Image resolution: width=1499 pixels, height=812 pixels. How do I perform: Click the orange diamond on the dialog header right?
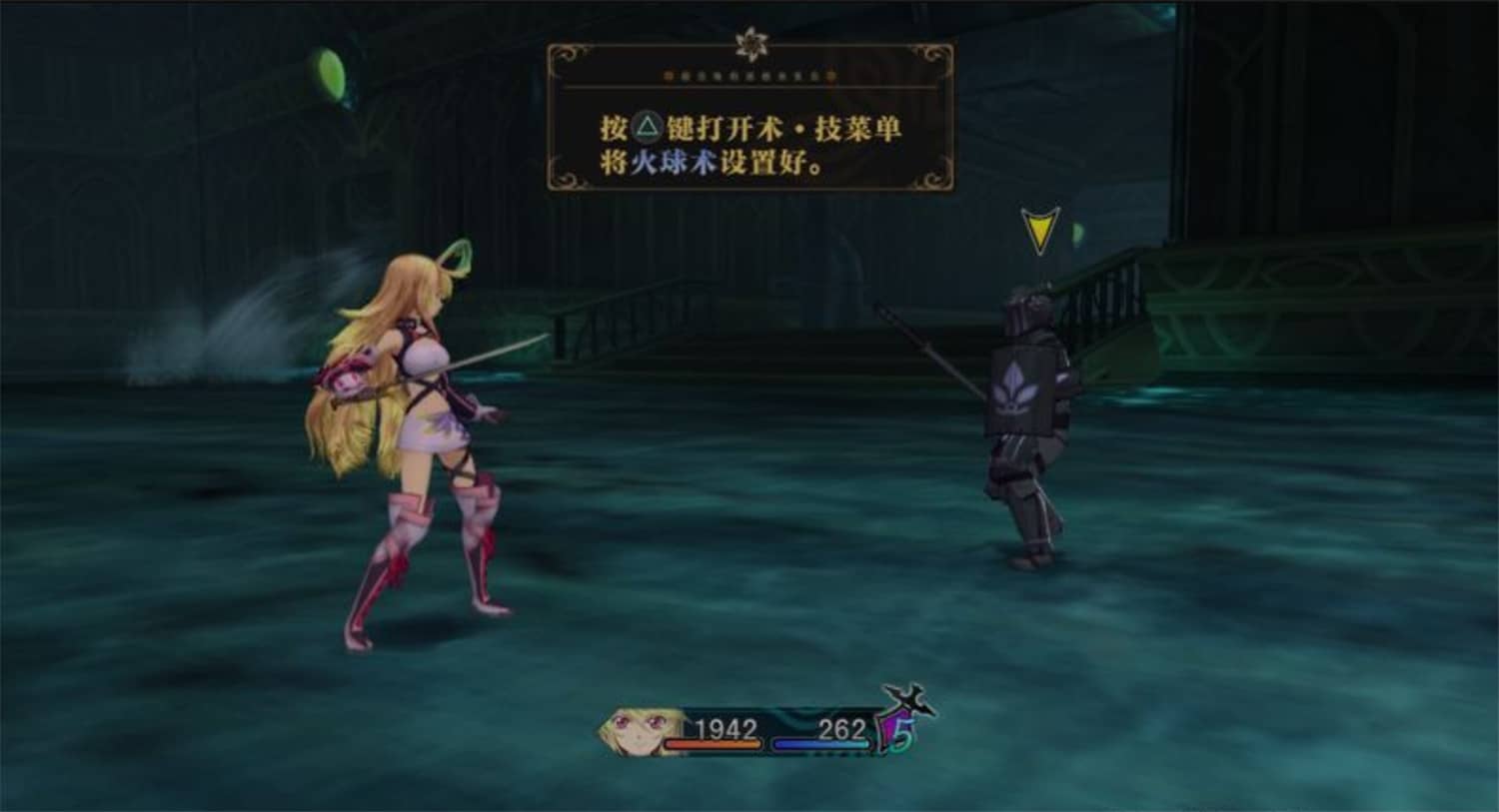pos(832,76)
